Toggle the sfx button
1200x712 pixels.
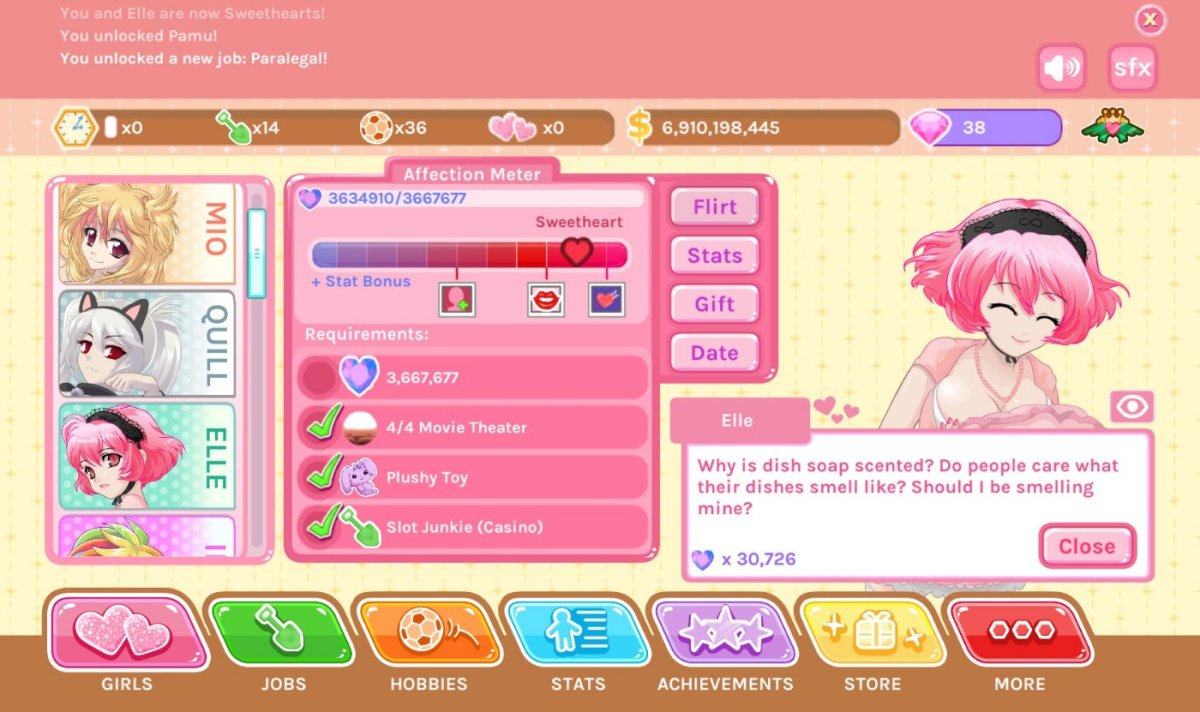1132,69
